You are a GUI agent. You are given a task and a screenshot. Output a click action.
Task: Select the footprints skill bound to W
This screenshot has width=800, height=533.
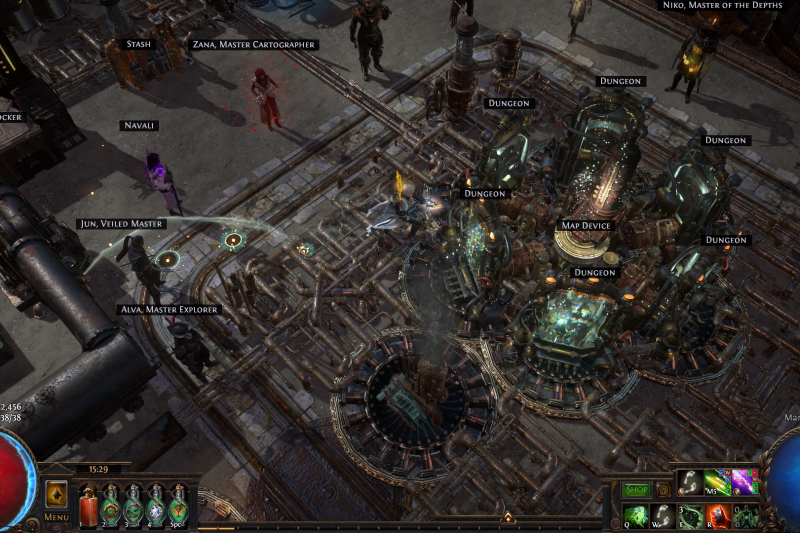click(x=663, y=516)
